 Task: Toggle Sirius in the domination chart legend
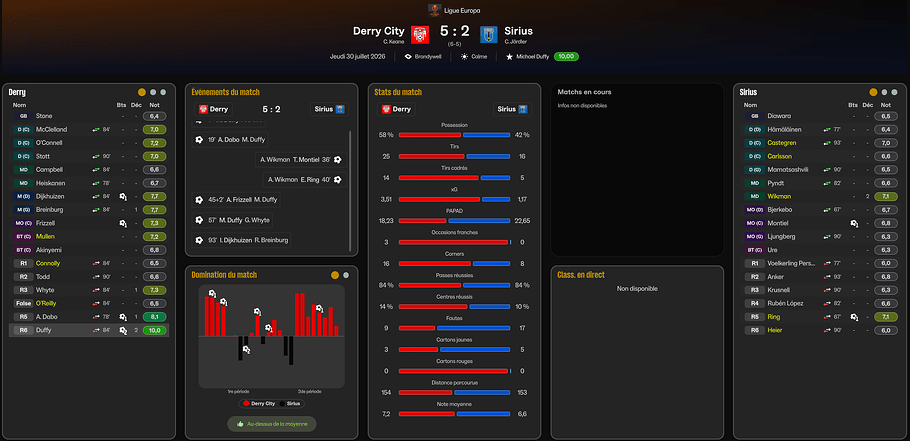(x=290, y=403)
